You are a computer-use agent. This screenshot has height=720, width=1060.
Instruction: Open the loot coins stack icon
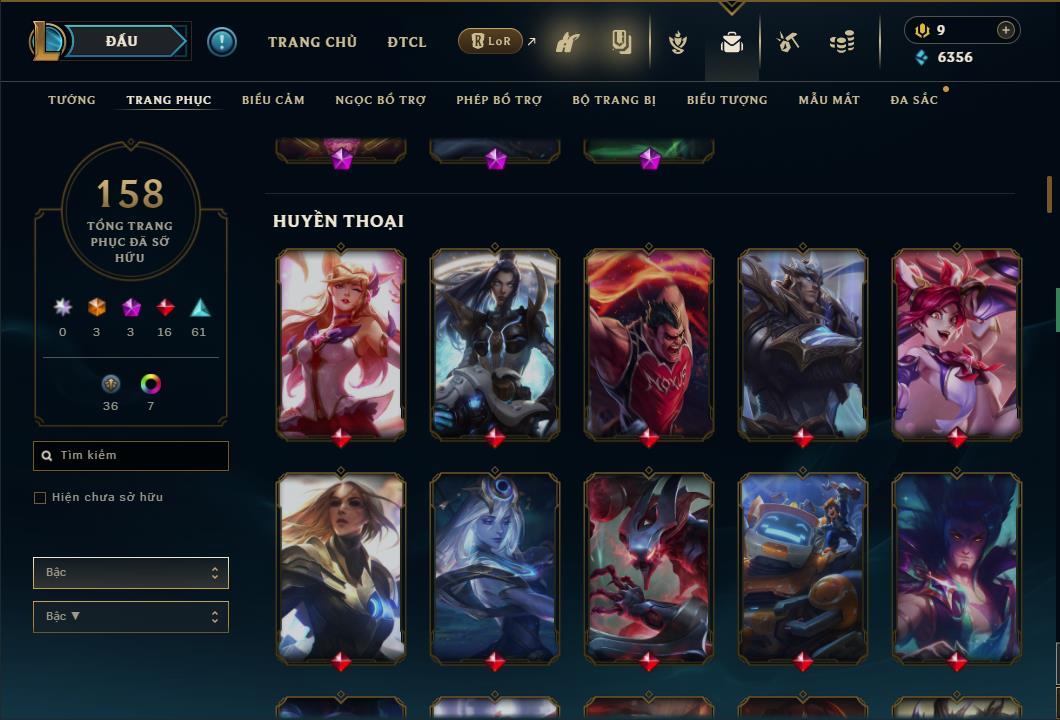842,43
